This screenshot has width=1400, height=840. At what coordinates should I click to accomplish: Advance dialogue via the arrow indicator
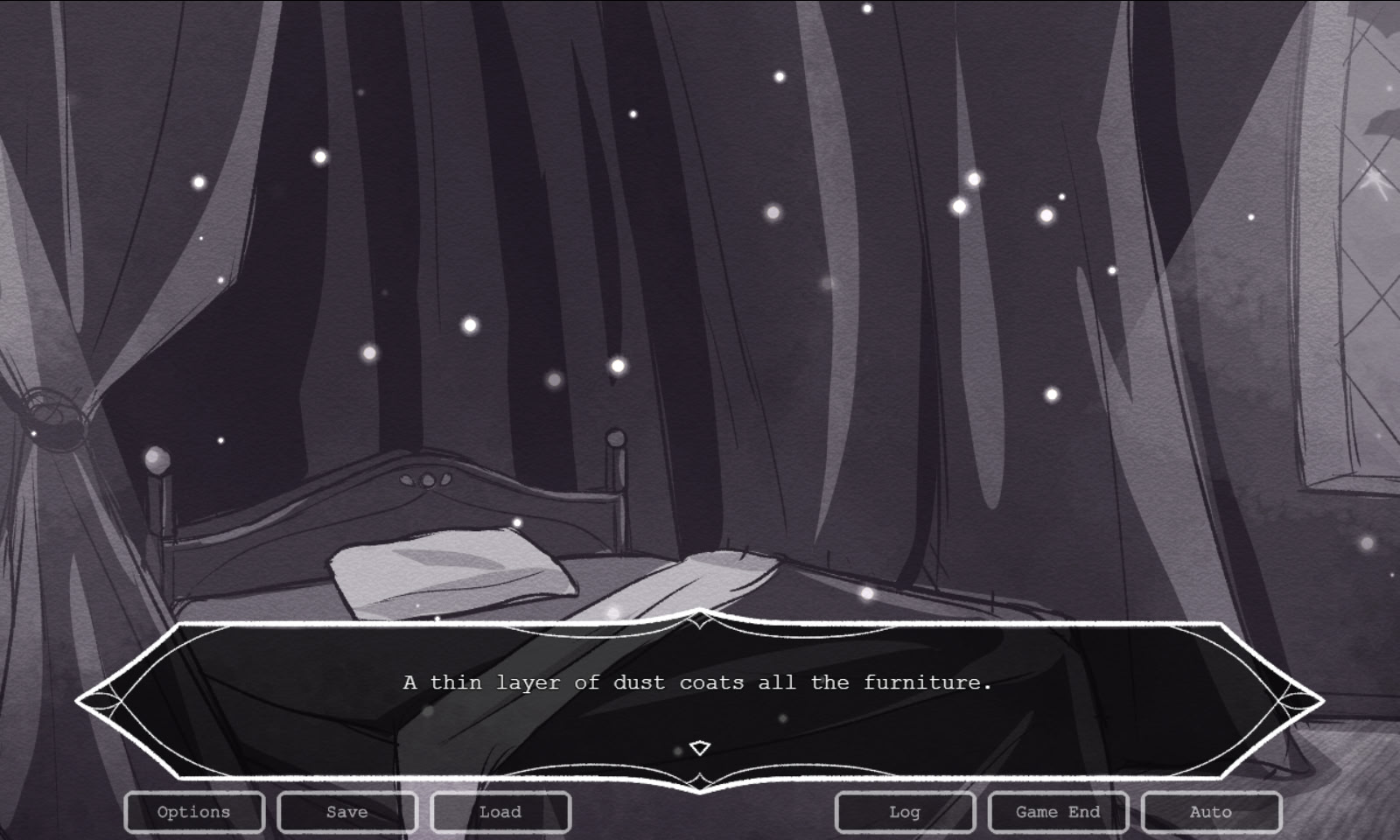(x=699, y=748)
